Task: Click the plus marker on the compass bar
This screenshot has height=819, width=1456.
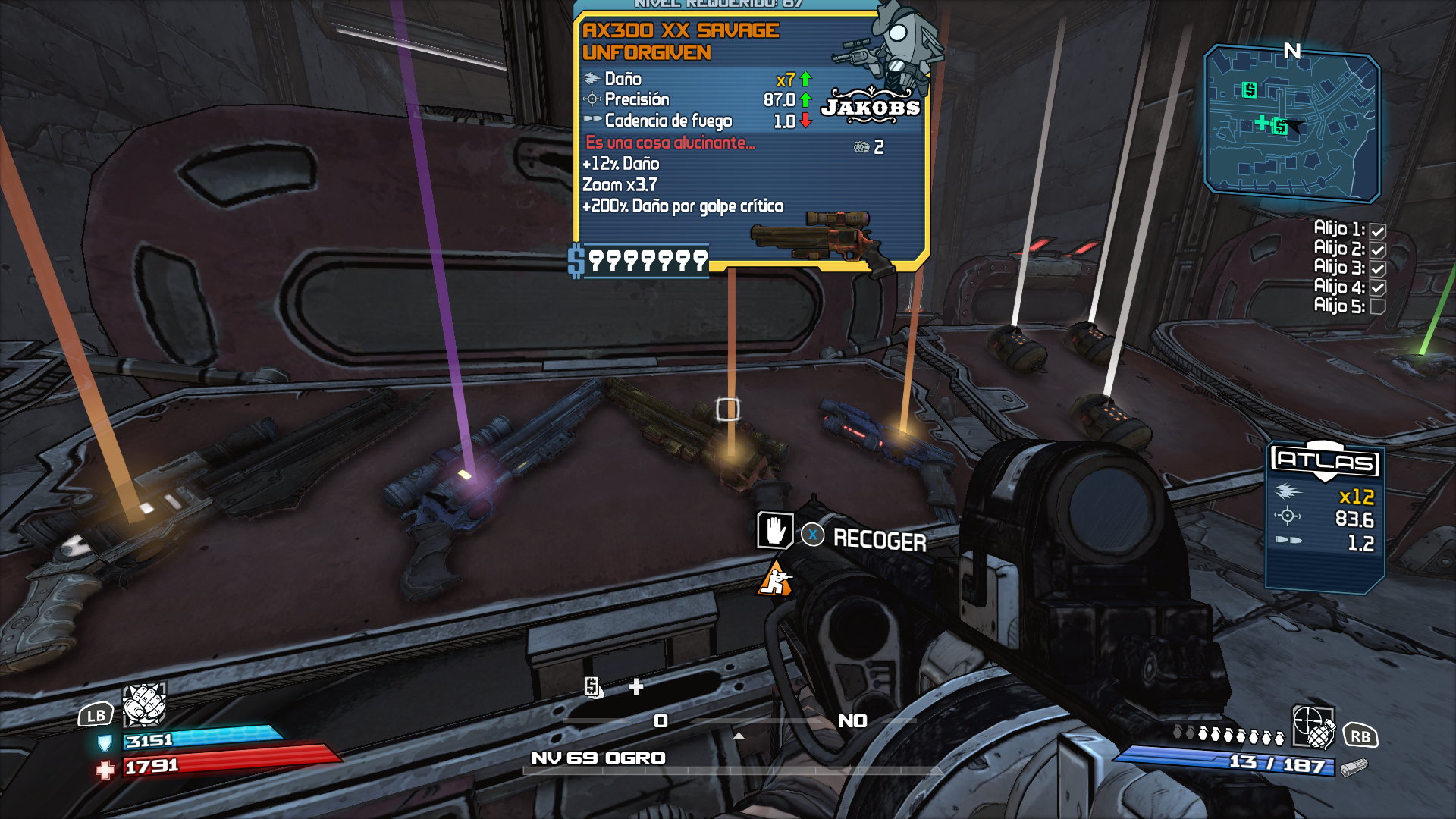Action: click(x=636, y=687)
